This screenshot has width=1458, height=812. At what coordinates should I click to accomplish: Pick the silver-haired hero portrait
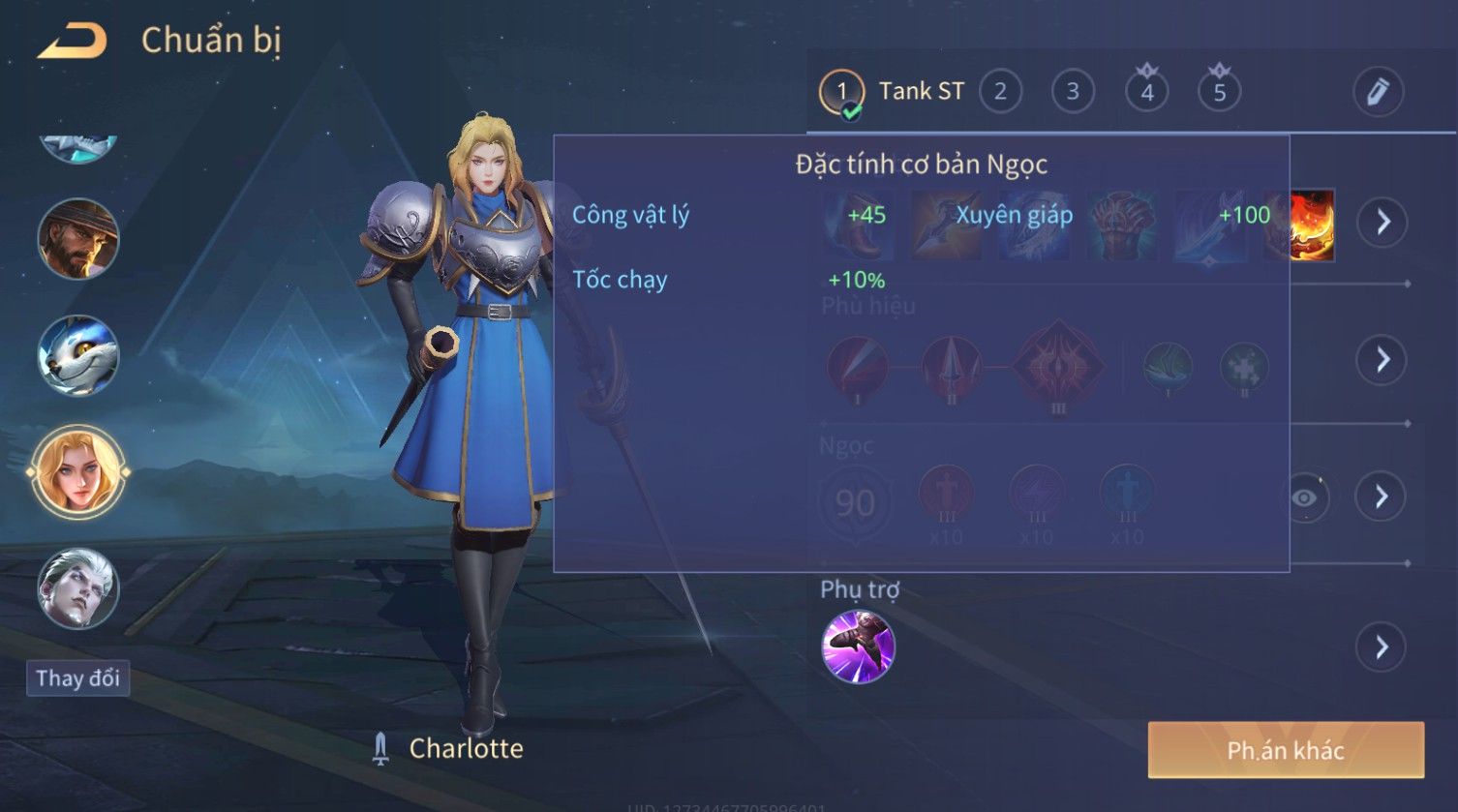(78, 588)
